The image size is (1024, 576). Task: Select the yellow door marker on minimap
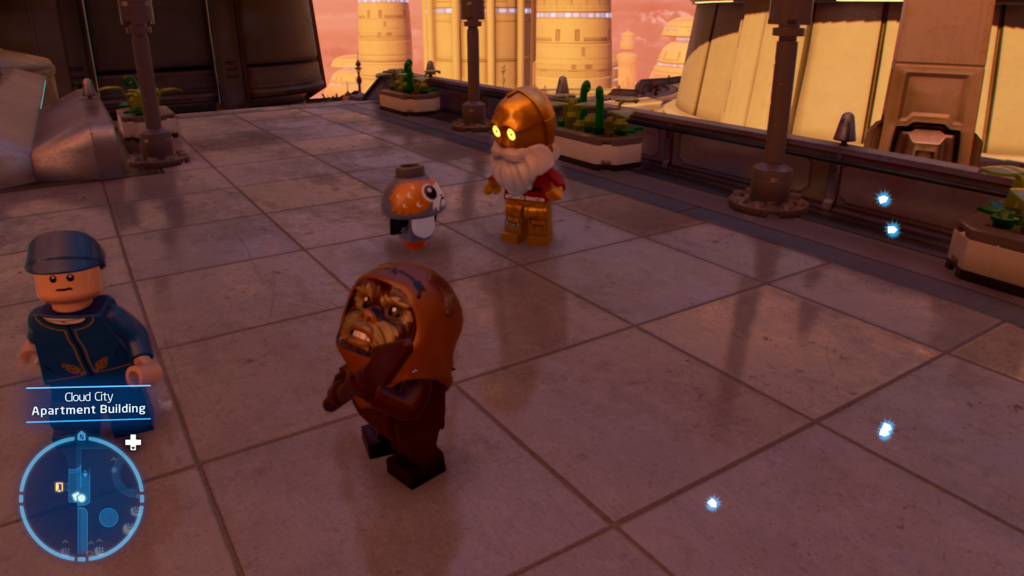click(60, 487)
